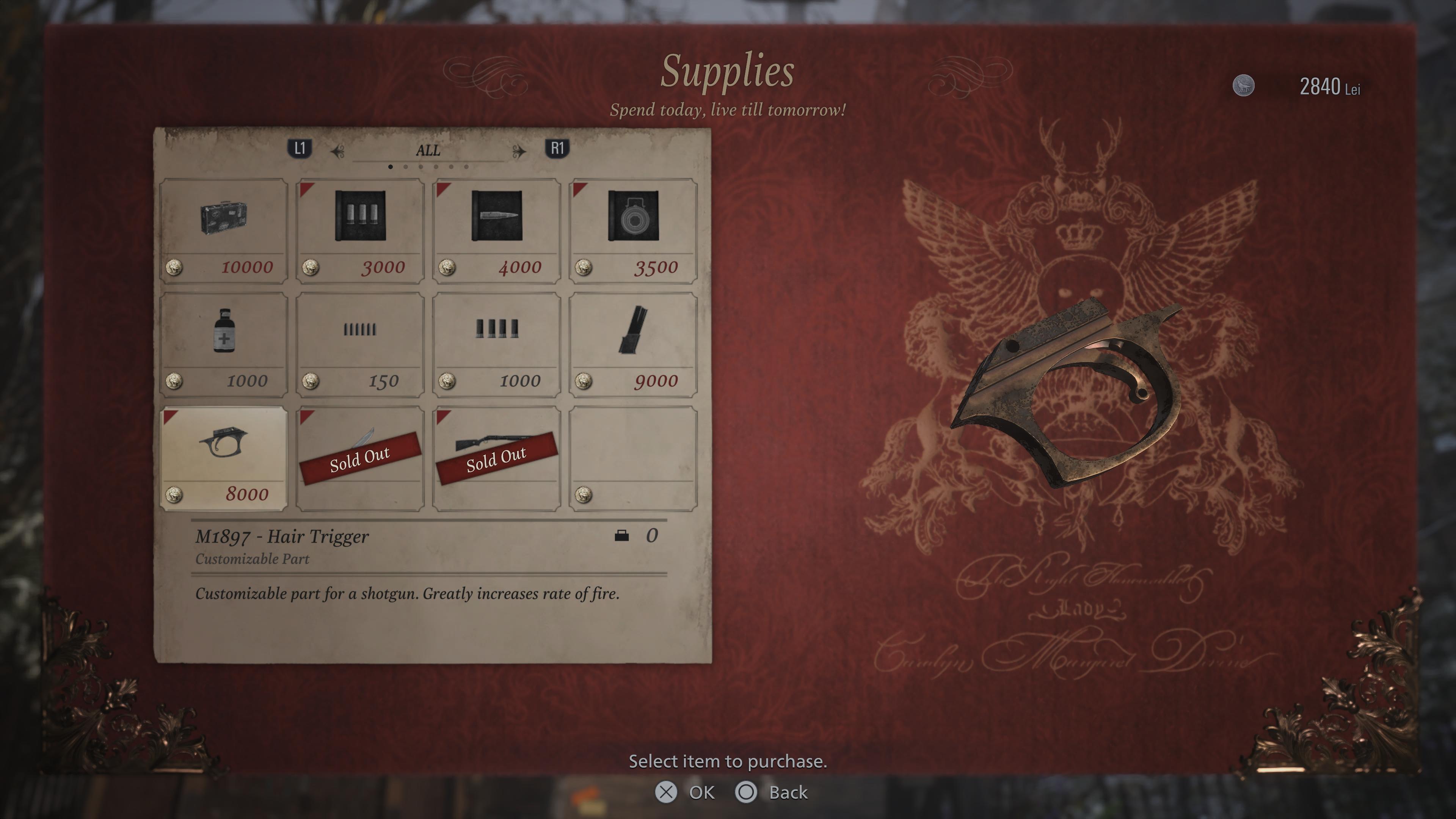Select the rifle bullet recipe for 4000

pos(497,231)
